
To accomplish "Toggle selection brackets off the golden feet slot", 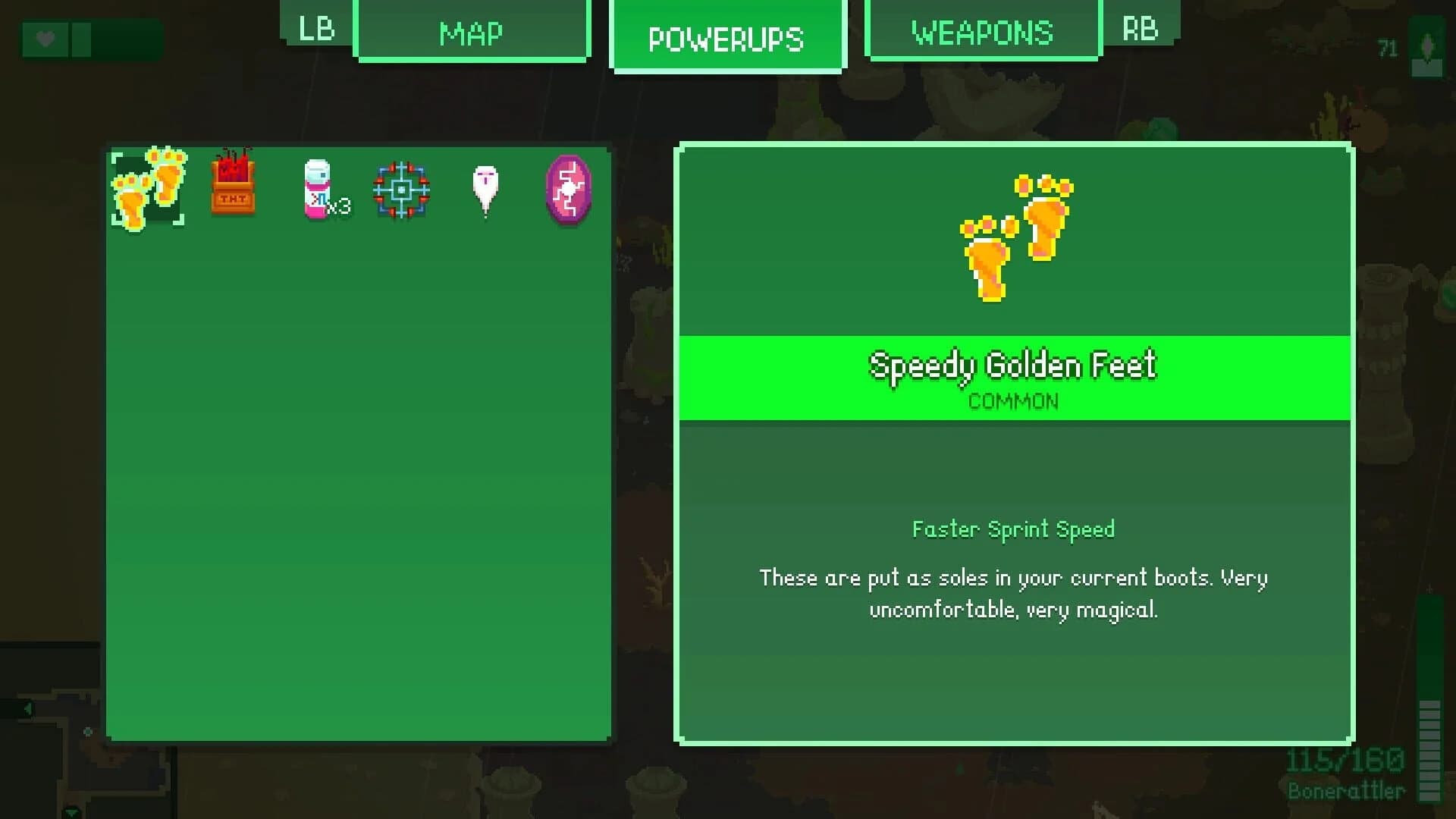I will pos(149,188).
